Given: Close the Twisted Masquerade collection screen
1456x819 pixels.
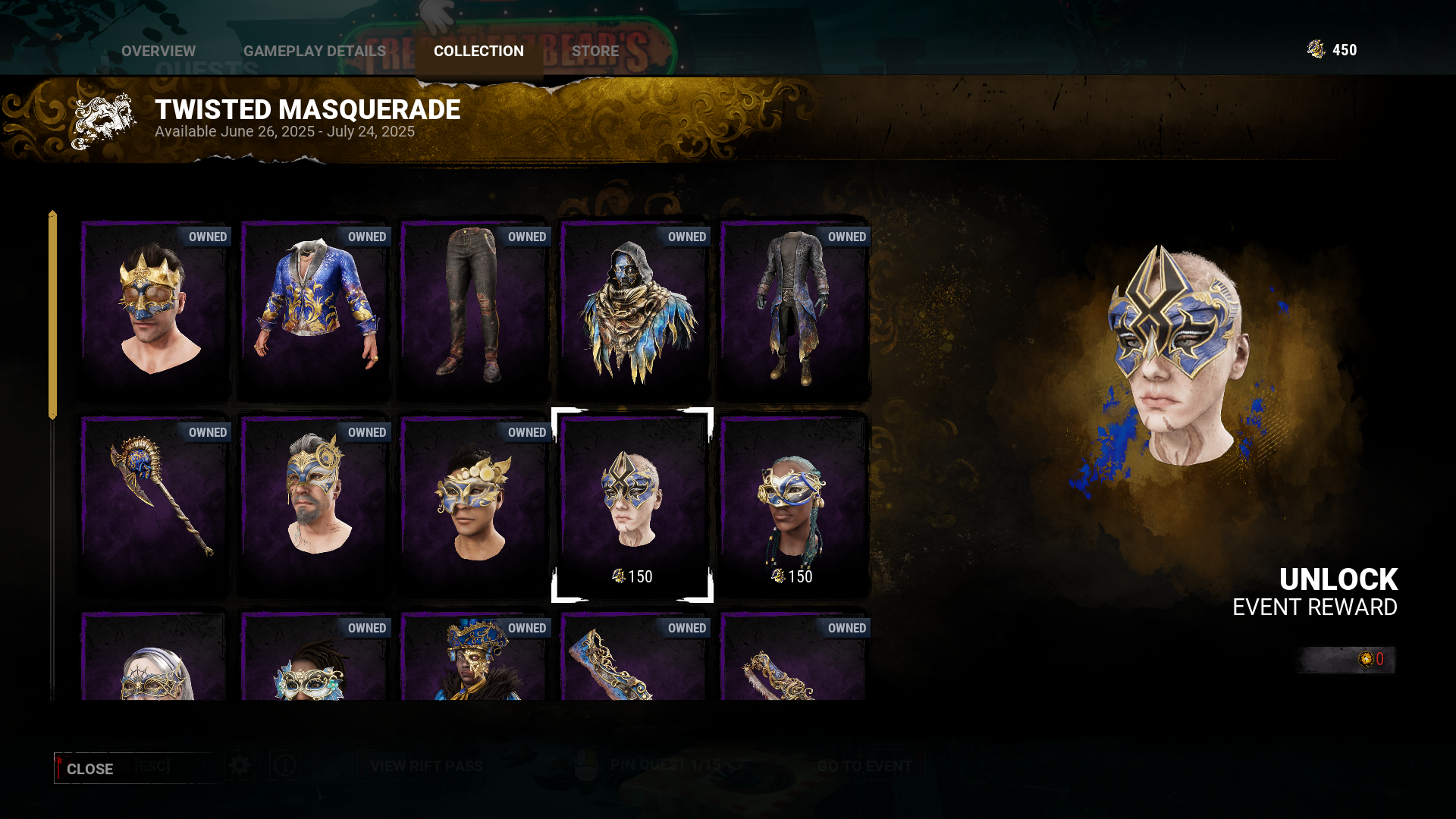Looking at the screenshot, I should click(x=89, y=768).
